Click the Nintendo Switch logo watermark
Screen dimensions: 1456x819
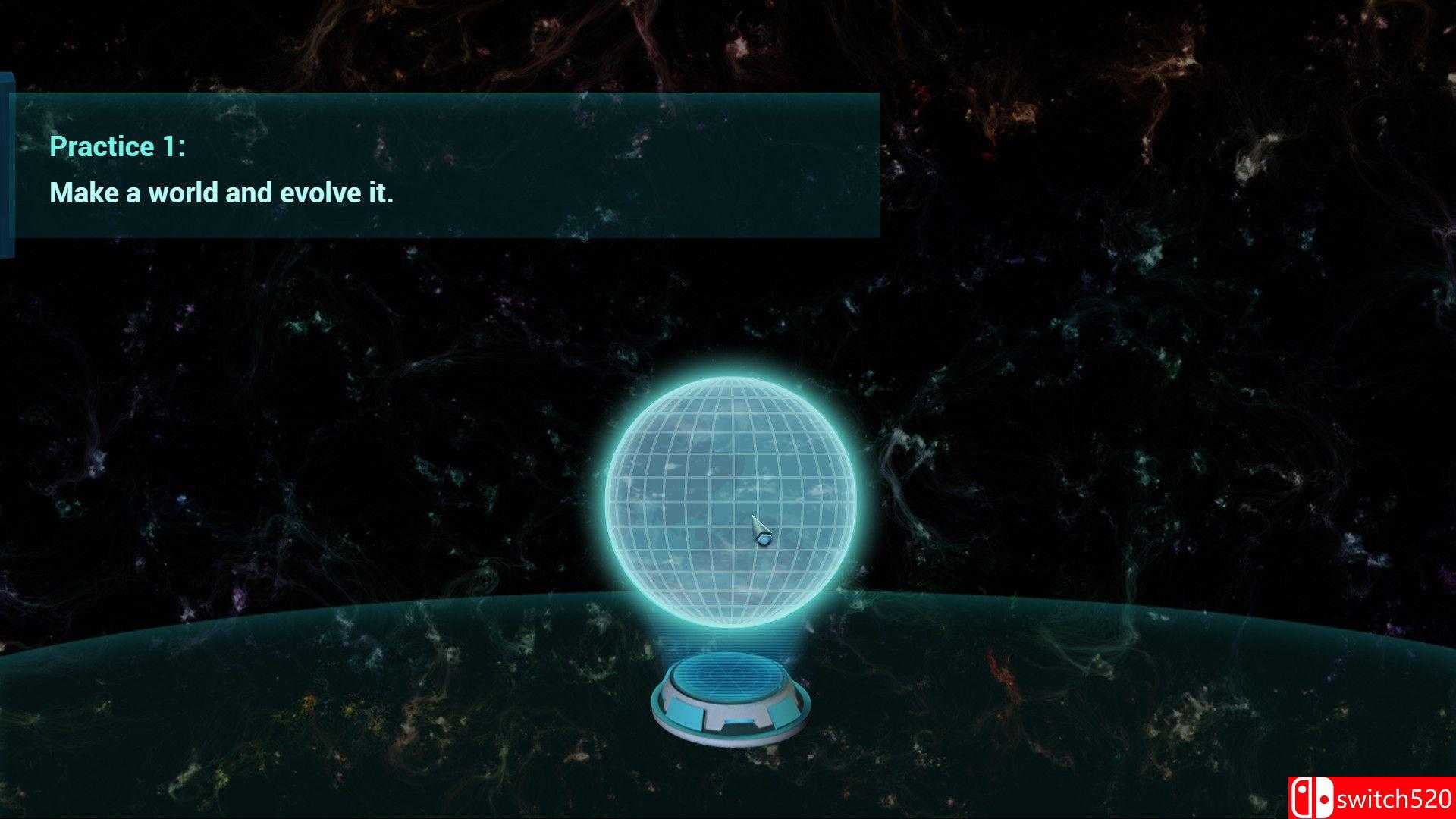(1312, 796)
